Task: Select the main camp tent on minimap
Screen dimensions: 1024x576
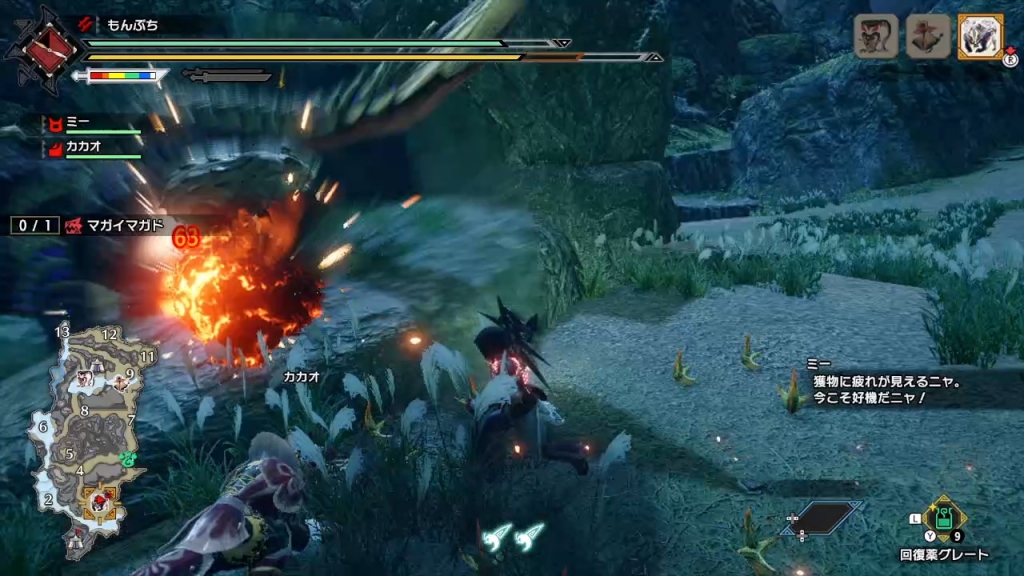Action: (77, 543)
